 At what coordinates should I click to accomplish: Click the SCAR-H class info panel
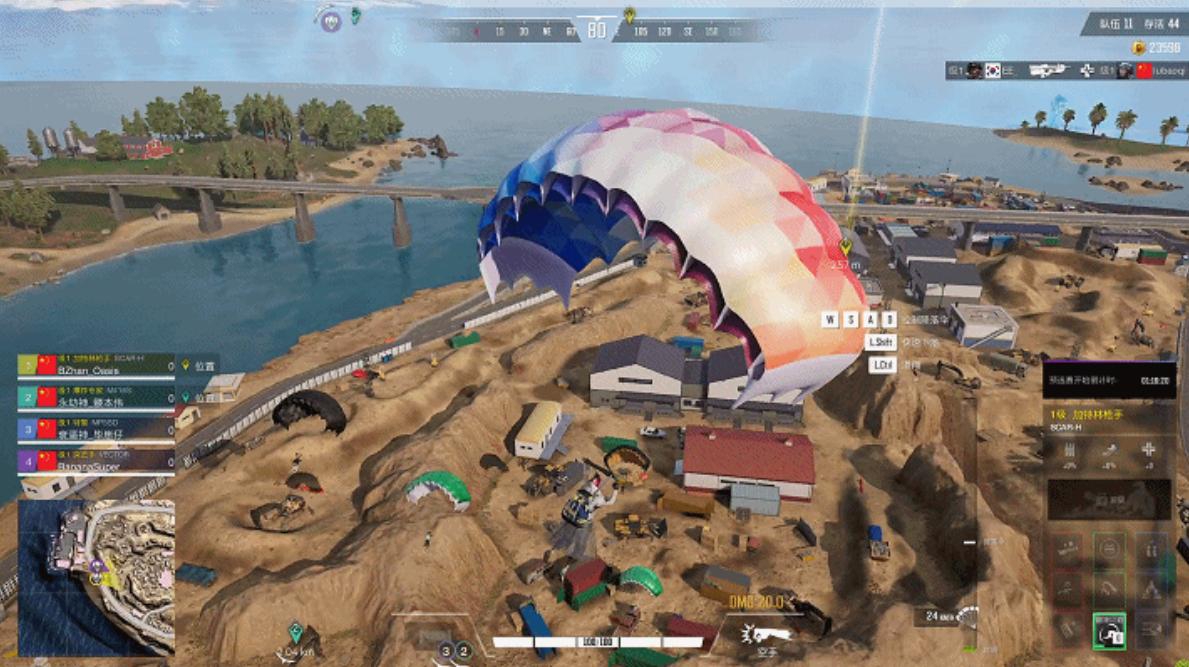1109,419
